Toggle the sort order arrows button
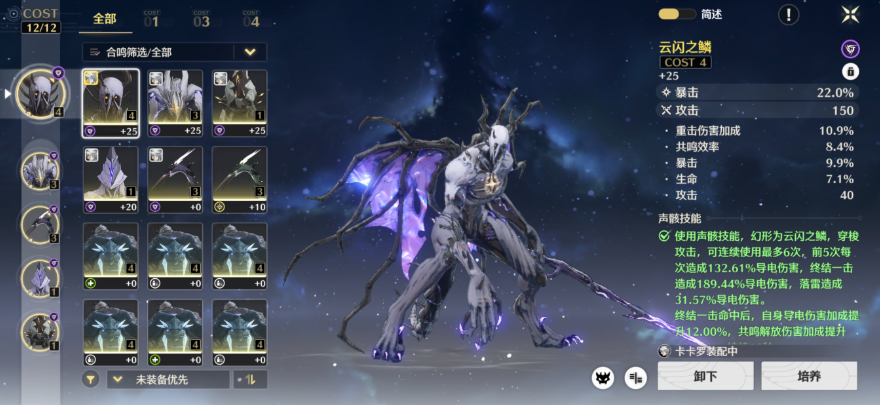880x405 pixels. click(x=250, y=379)
